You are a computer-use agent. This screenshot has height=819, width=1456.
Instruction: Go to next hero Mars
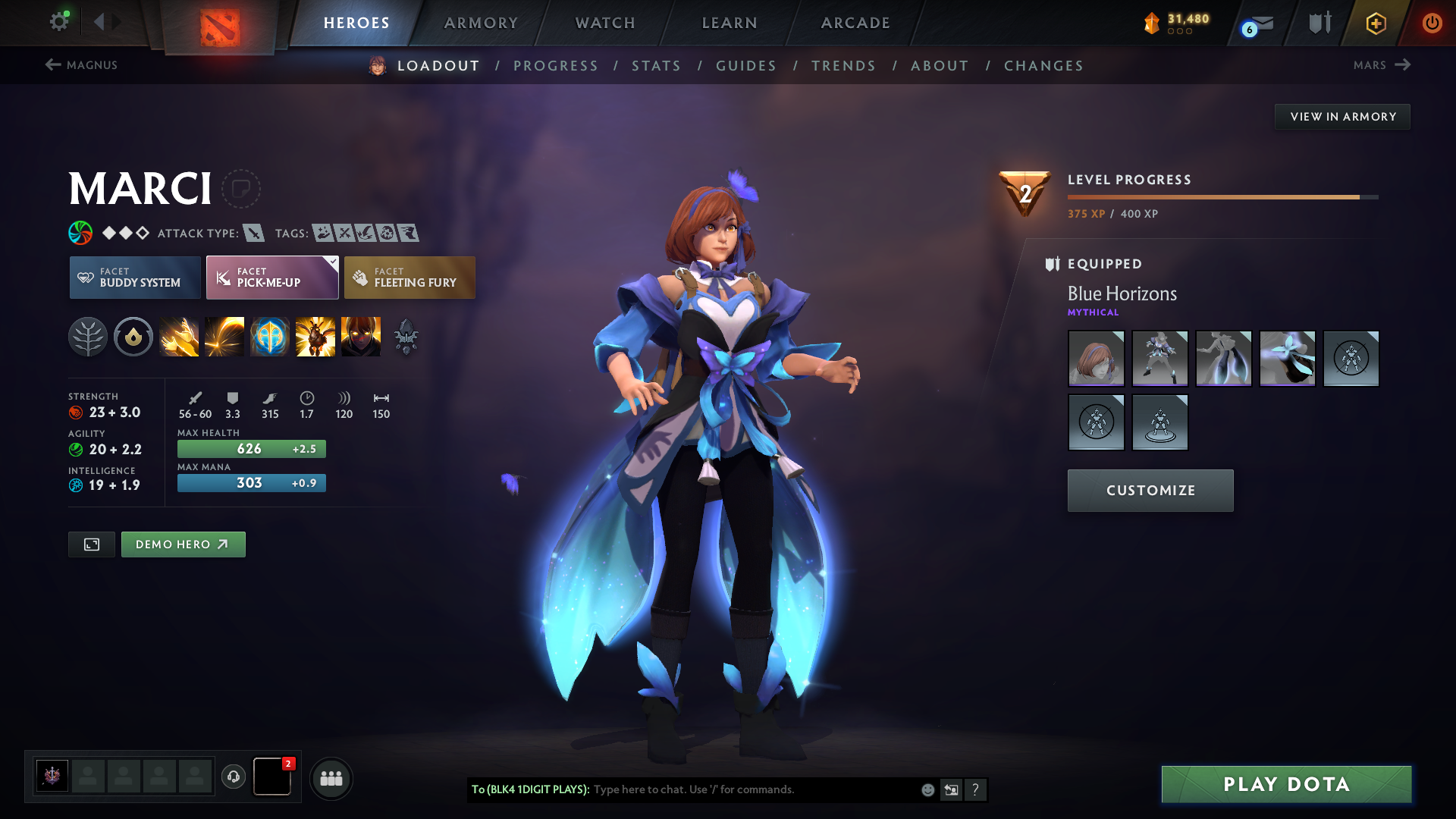[x=1381, y=65]
